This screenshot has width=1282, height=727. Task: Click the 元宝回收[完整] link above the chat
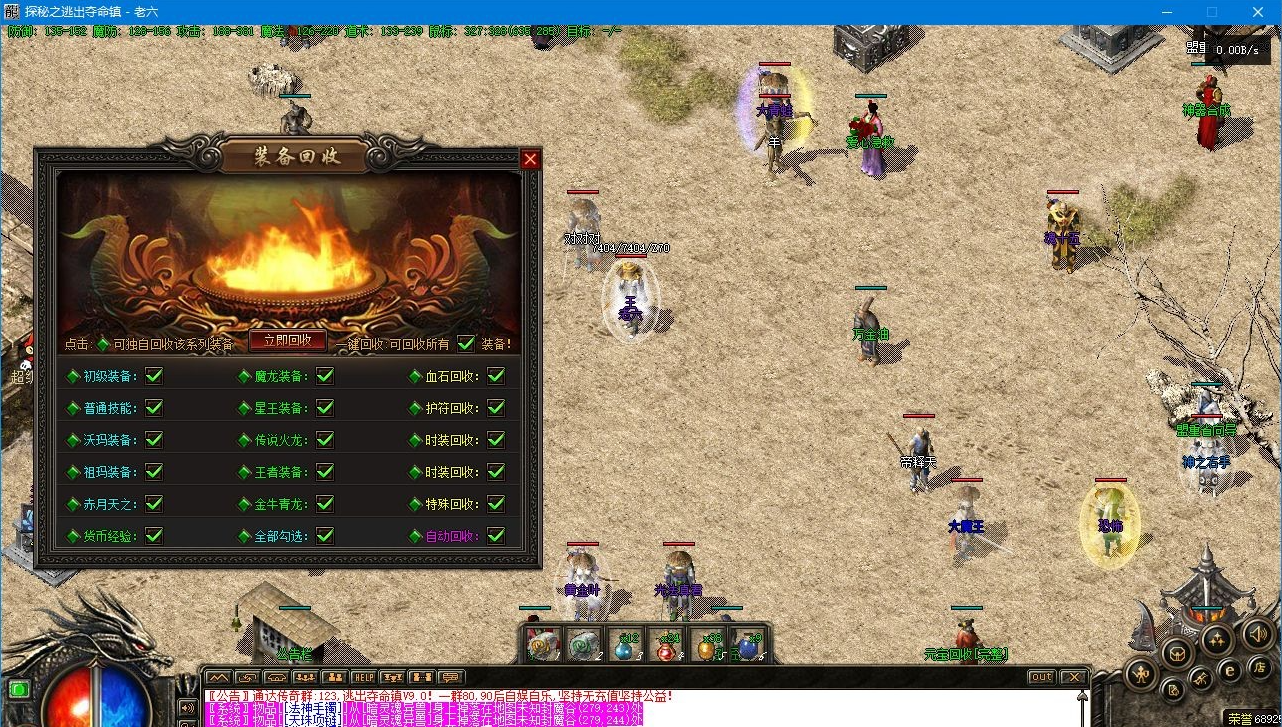pos(968,655)
